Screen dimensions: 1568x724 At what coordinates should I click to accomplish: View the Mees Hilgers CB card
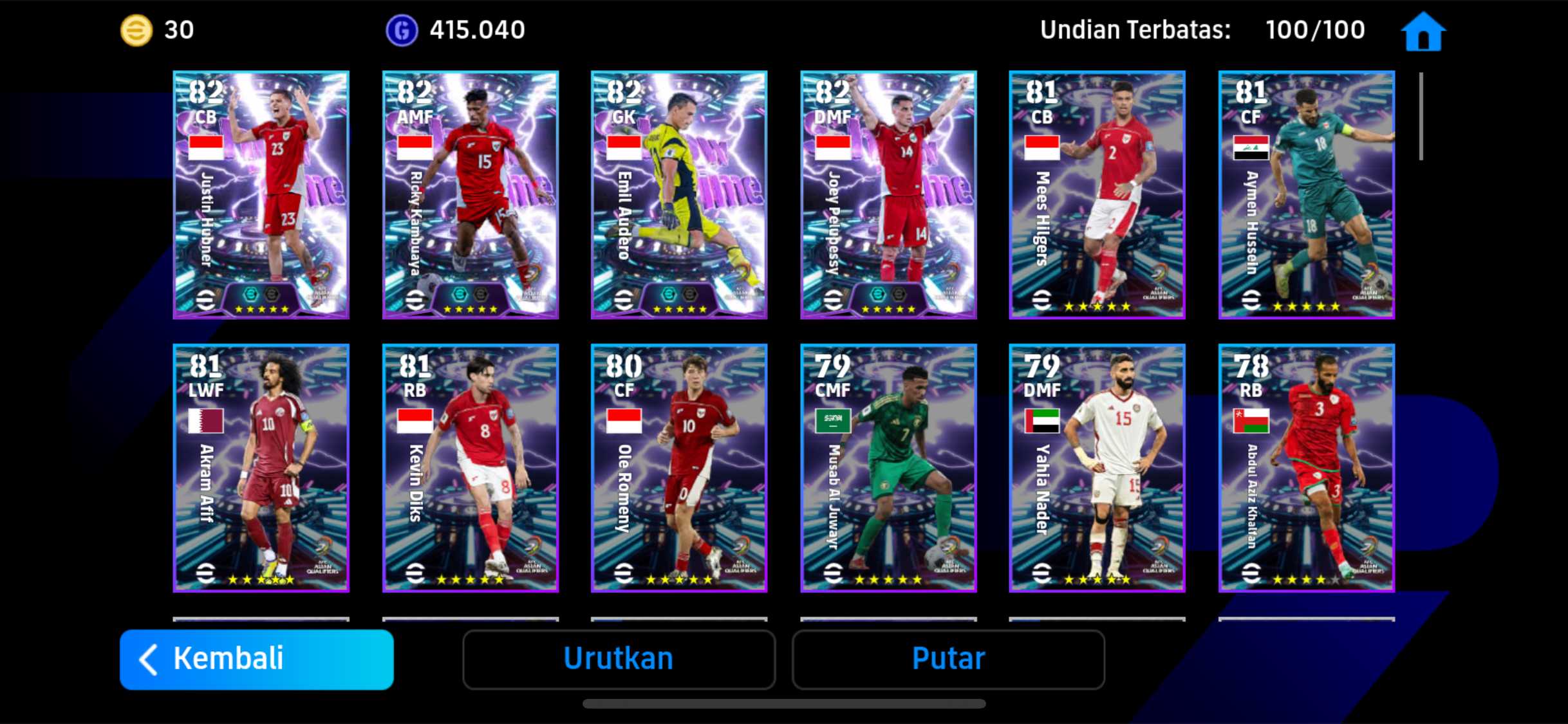point(1097,194)
